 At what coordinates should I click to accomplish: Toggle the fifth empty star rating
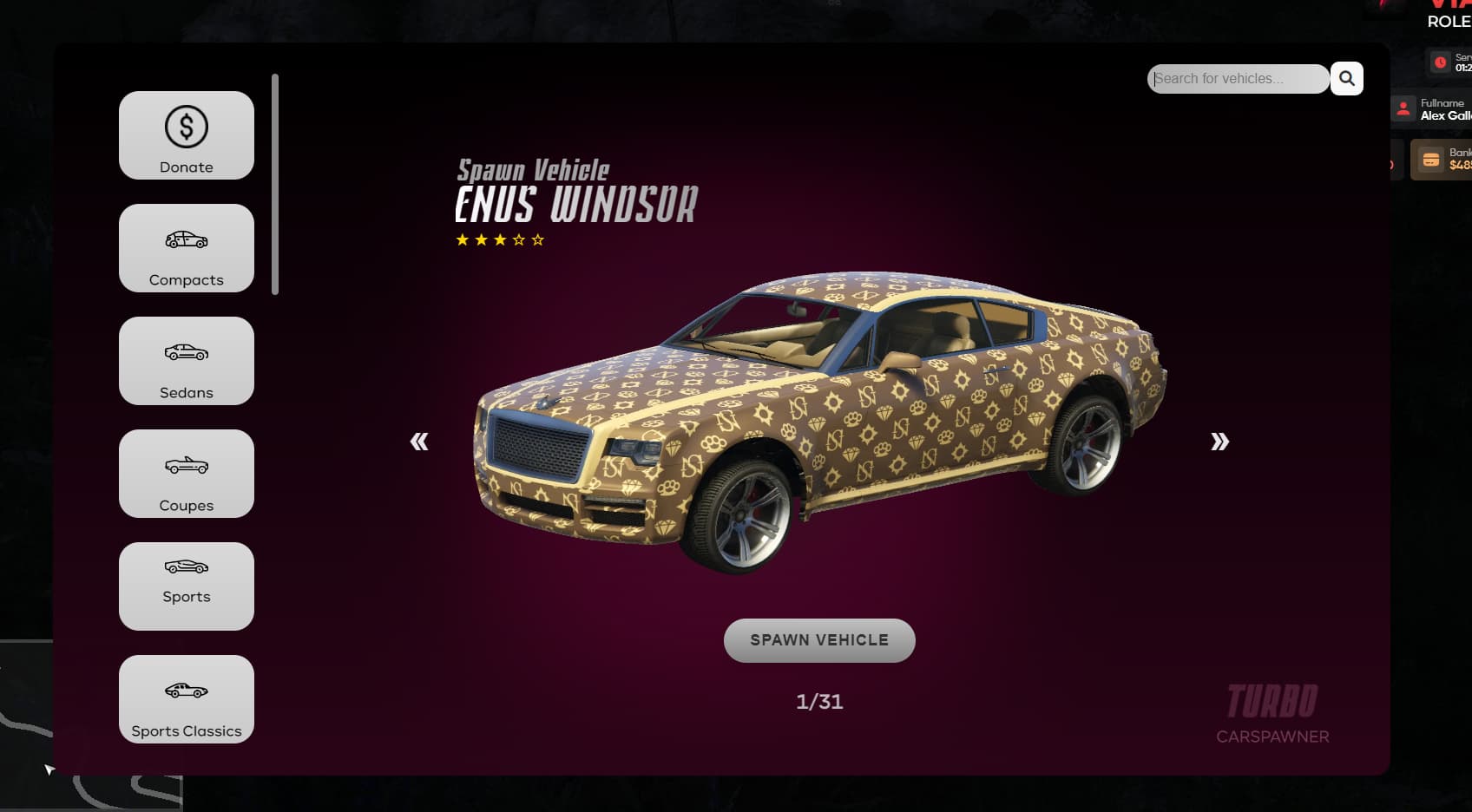click(538, 240)
